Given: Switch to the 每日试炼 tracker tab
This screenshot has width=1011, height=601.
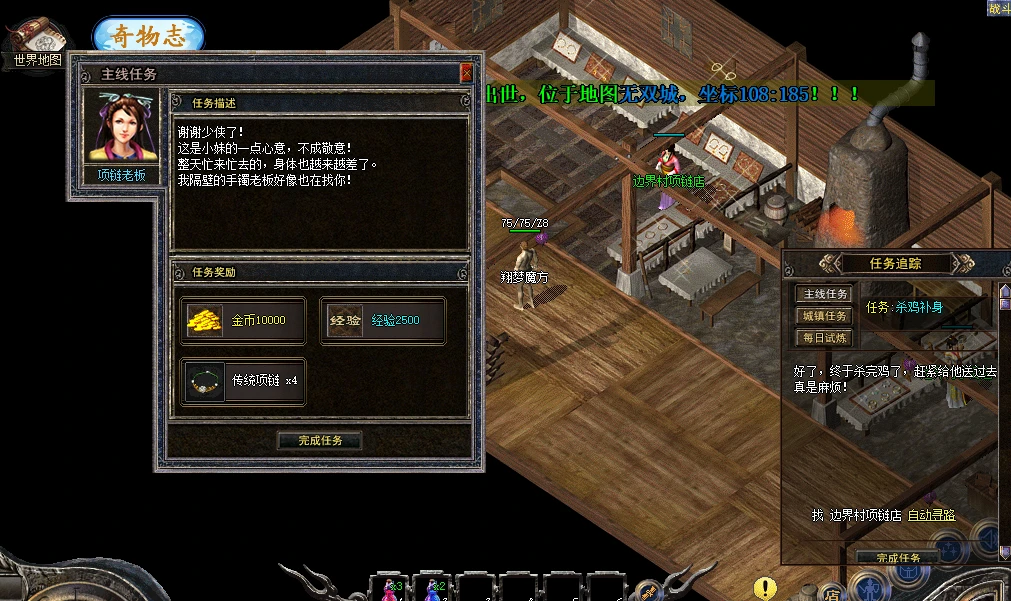Looking at the screenshot, I should (x=825, y=338).
